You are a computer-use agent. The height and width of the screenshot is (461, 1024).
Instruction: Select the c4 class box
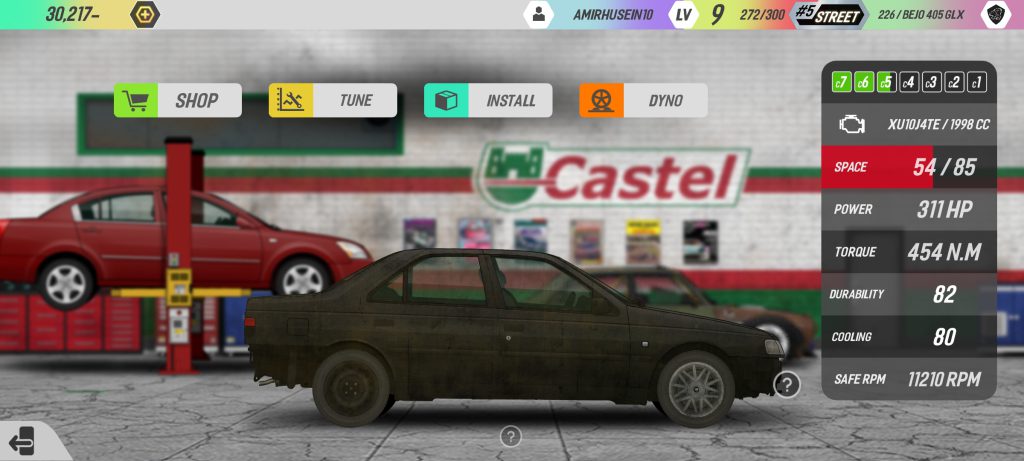pos(909,82)
